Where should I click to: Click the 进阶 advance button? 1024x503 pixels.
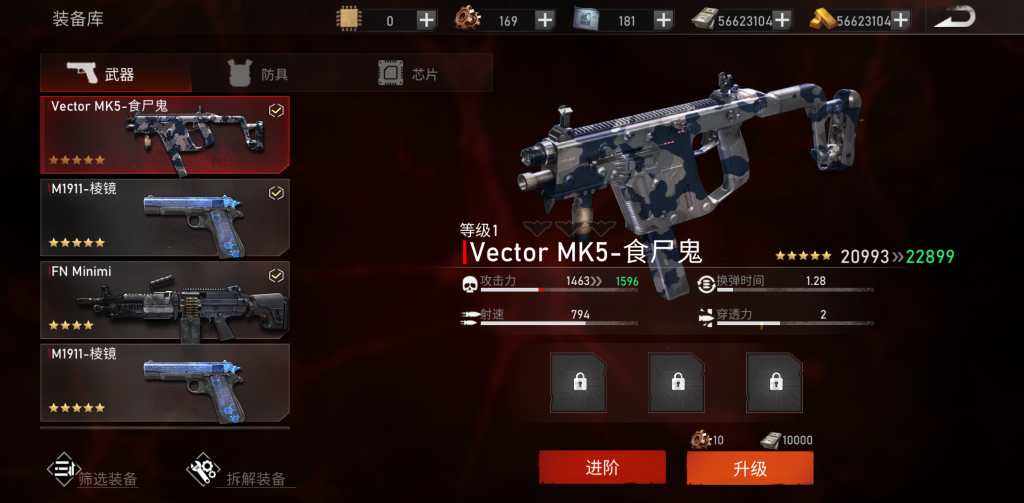(x=602, y=467)
